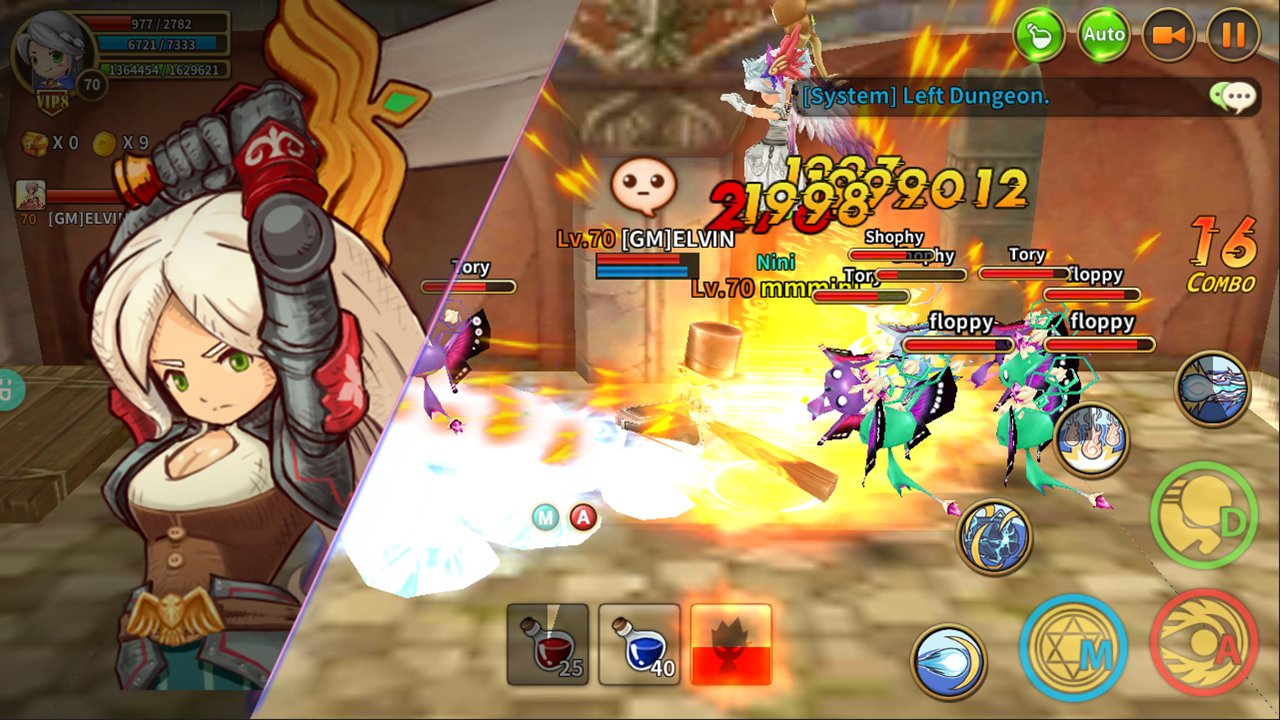1280x720 pixels.
Task: Tap the green D dodge button
Action: point(1203,514)
